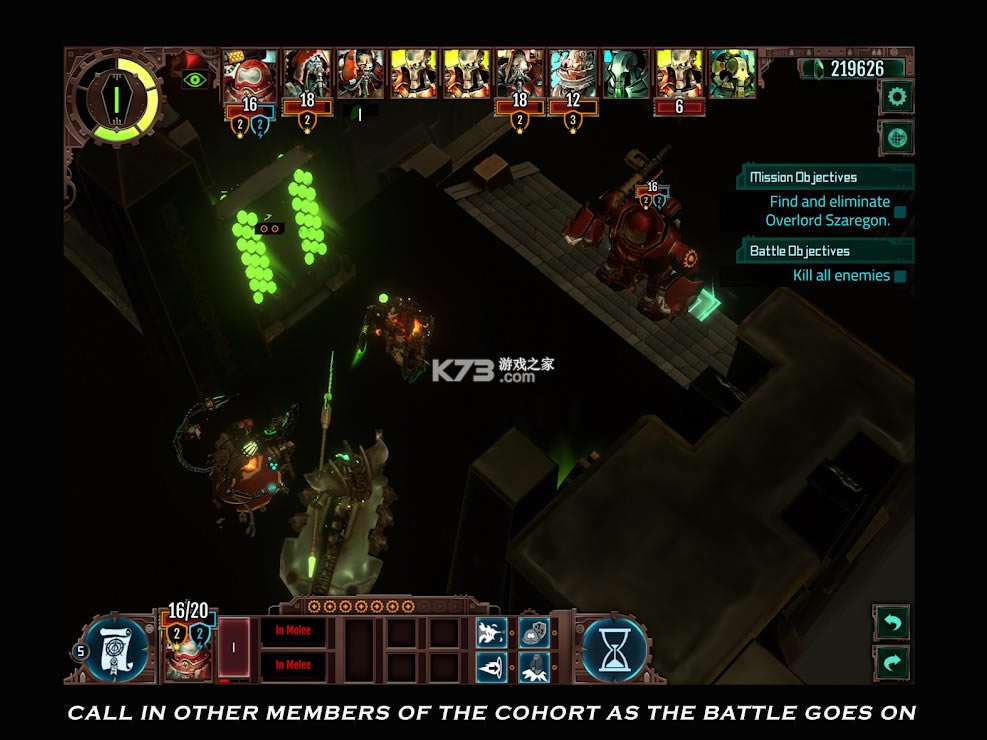Rotate camera with the upper curved arrow
This screenshot has width=987, height=740.
pos(891,623)
